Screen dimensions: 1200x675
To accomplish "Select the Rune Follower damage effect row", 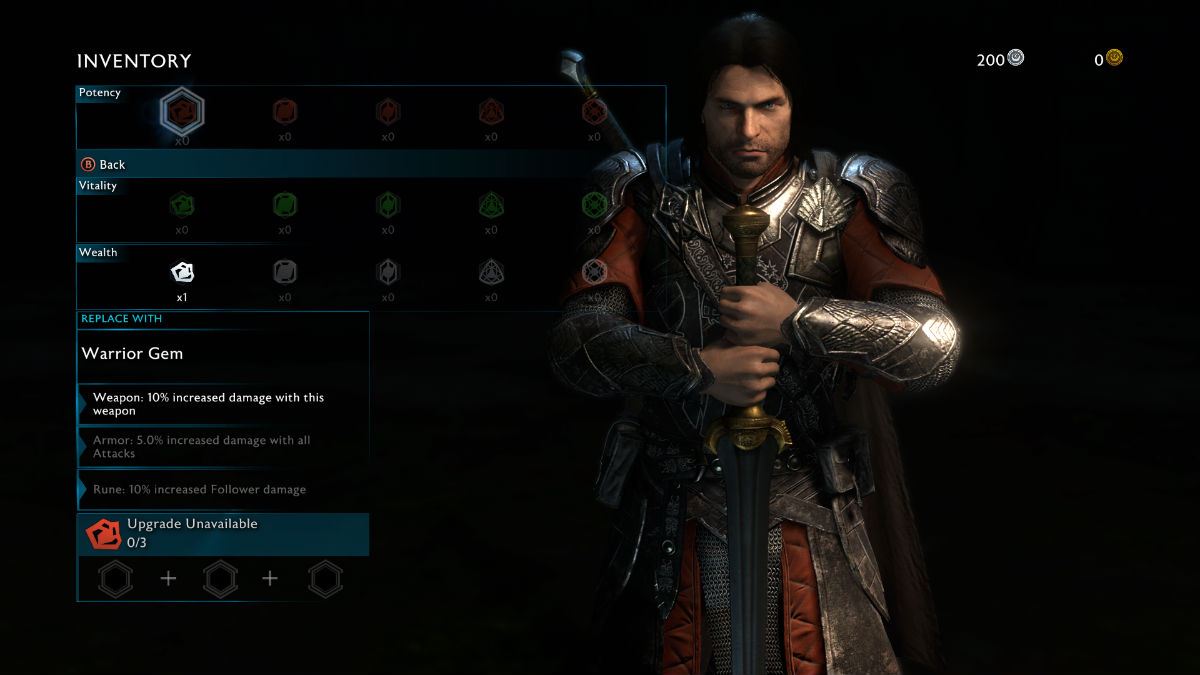I will [223, 490].
